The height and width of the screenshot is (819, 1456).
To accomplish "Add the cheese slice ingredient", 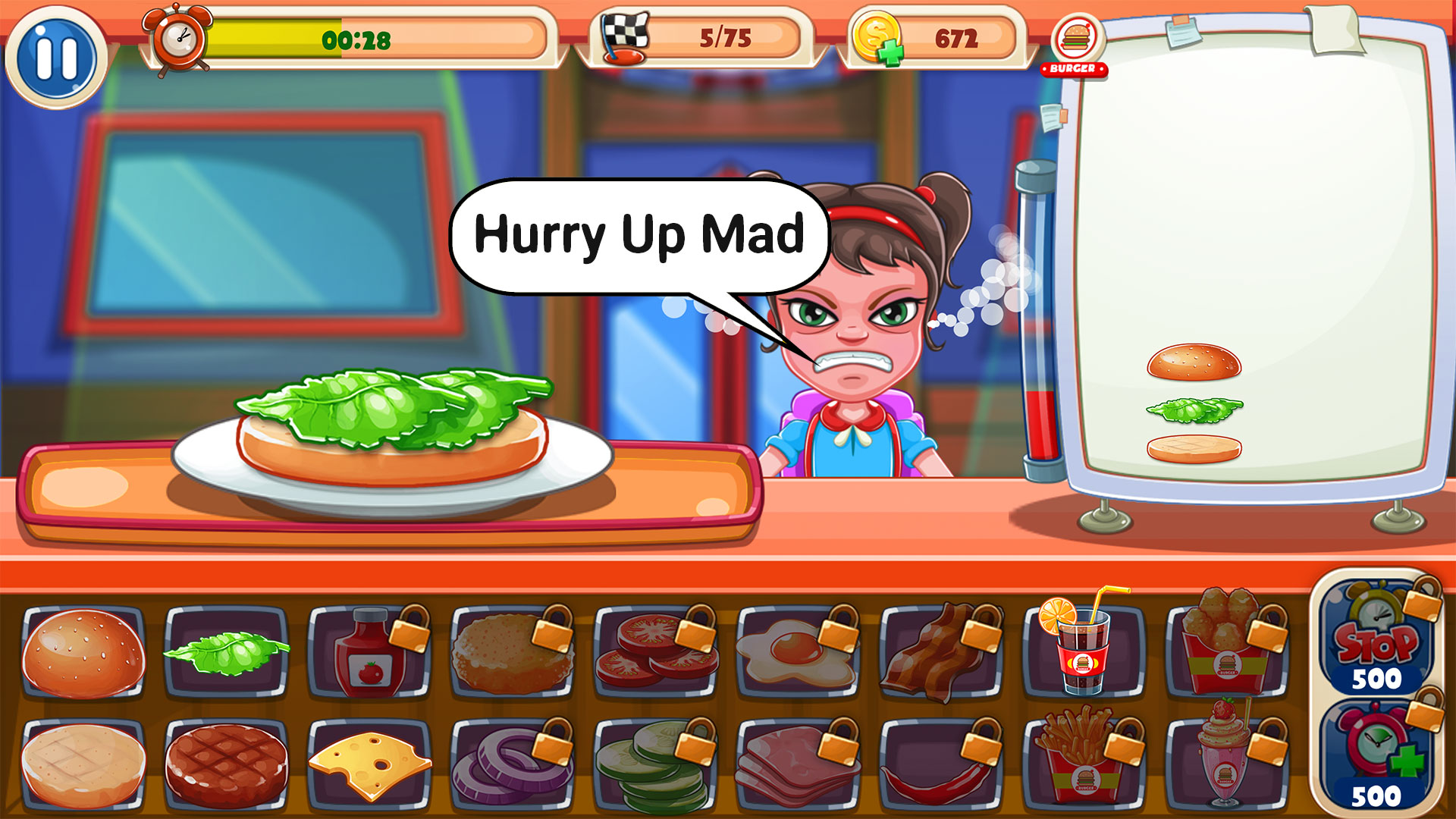I will click(369, 764).
